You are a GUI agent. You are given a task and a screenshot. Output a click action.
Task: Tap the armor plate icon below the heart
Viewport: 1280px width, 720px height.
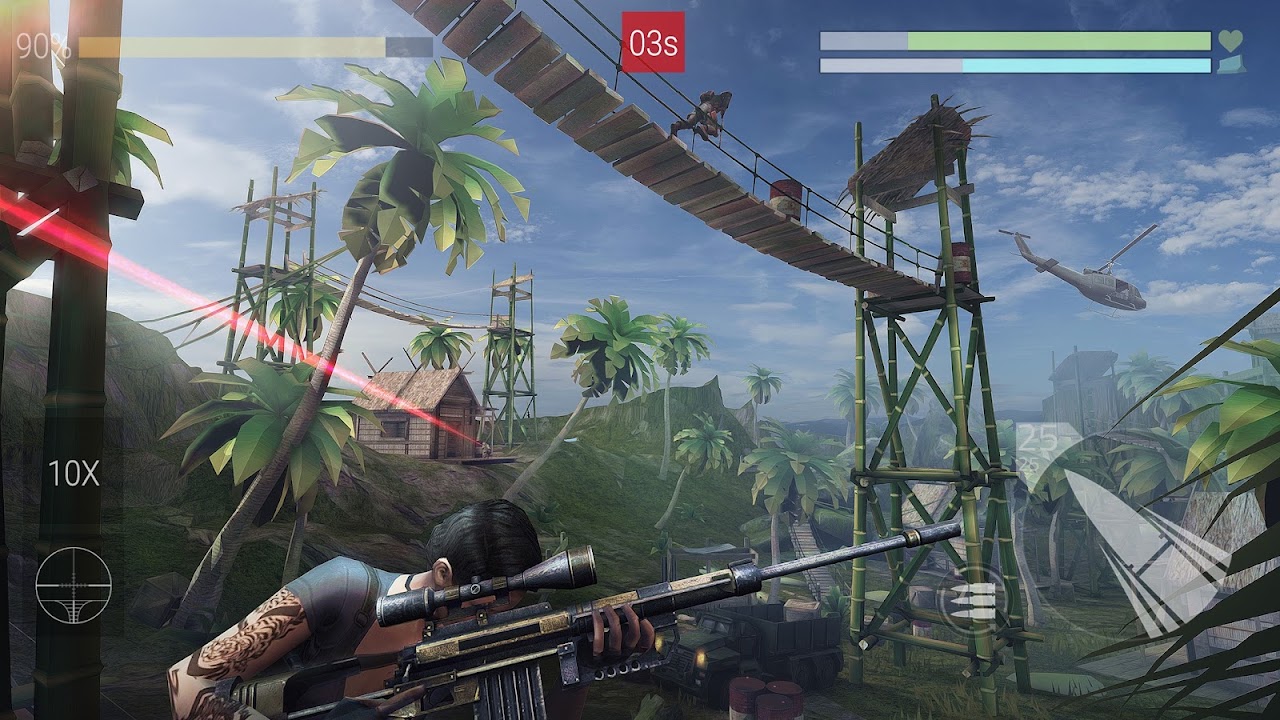[x=1232, y=66]
